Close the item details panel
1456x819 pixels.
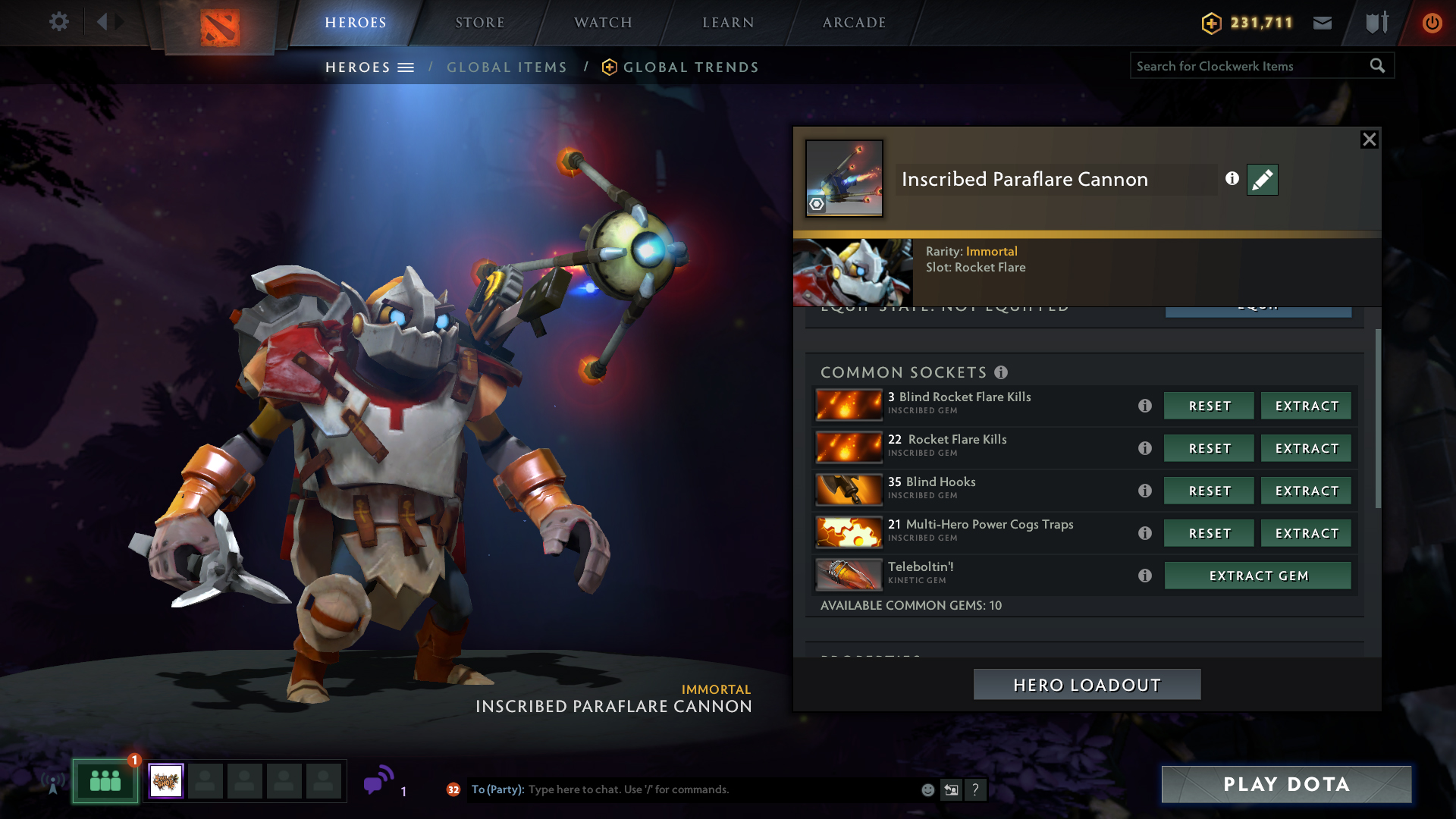click(1369, 140)
